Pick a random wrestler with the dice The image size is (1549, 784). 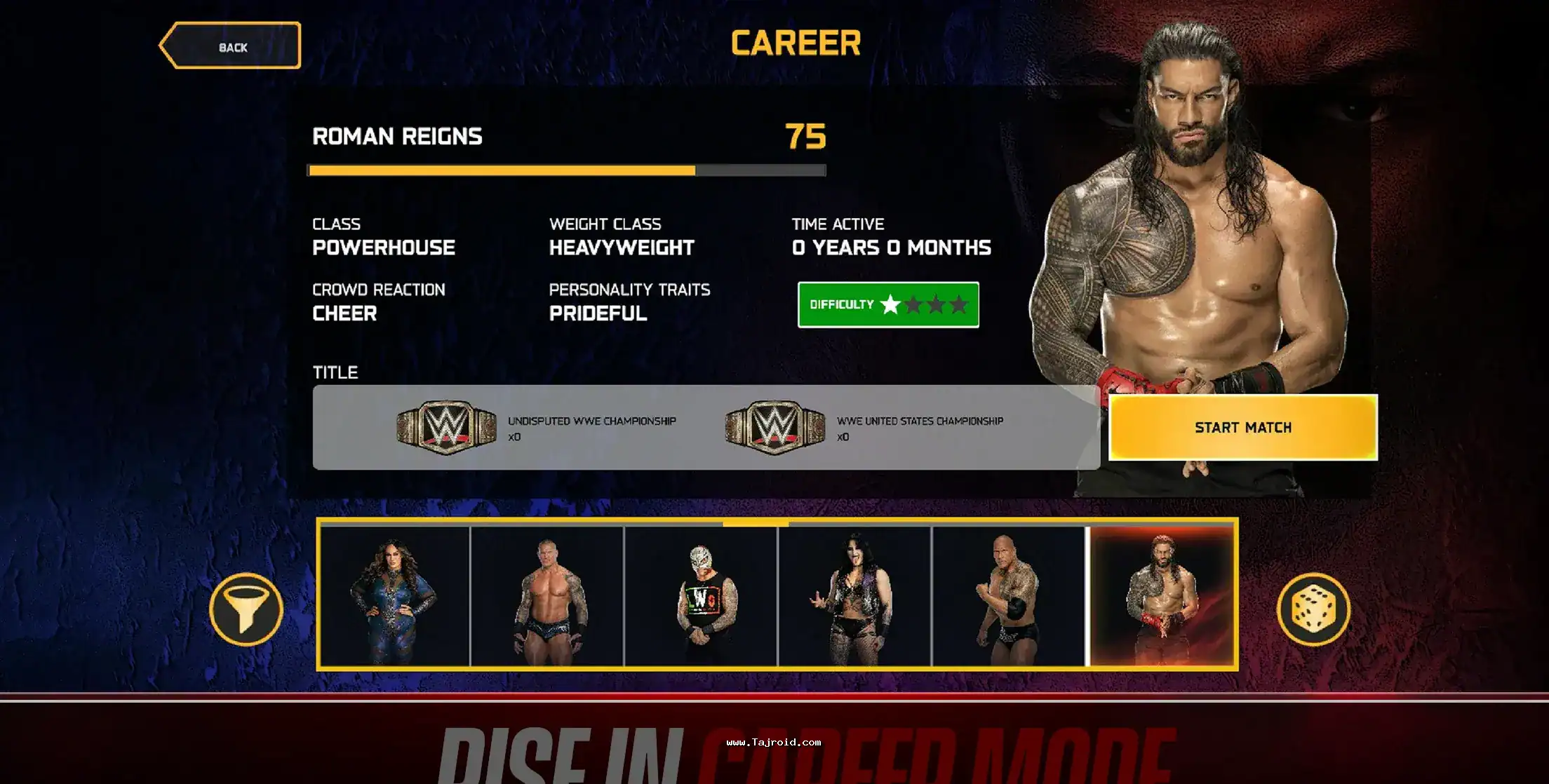point(1313,609)
